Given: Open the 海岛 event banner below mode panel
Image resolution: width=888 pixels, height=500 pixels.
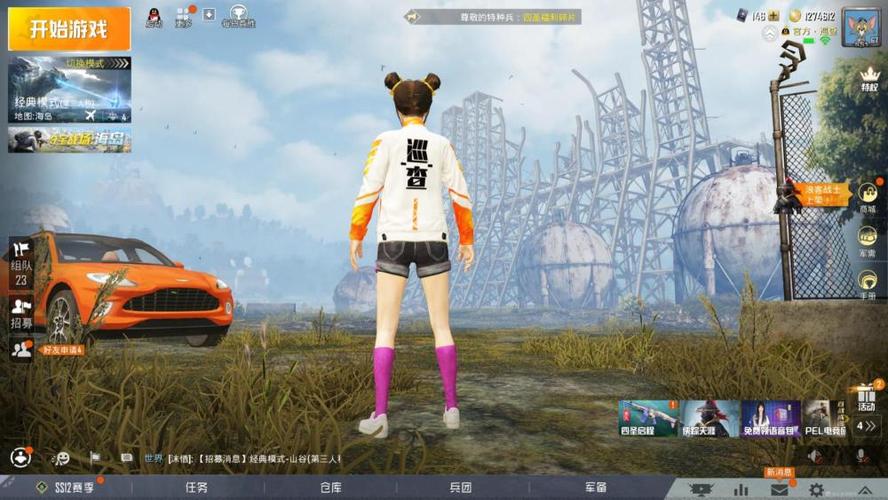Looking at the screenshot, I should pos(69,139).
